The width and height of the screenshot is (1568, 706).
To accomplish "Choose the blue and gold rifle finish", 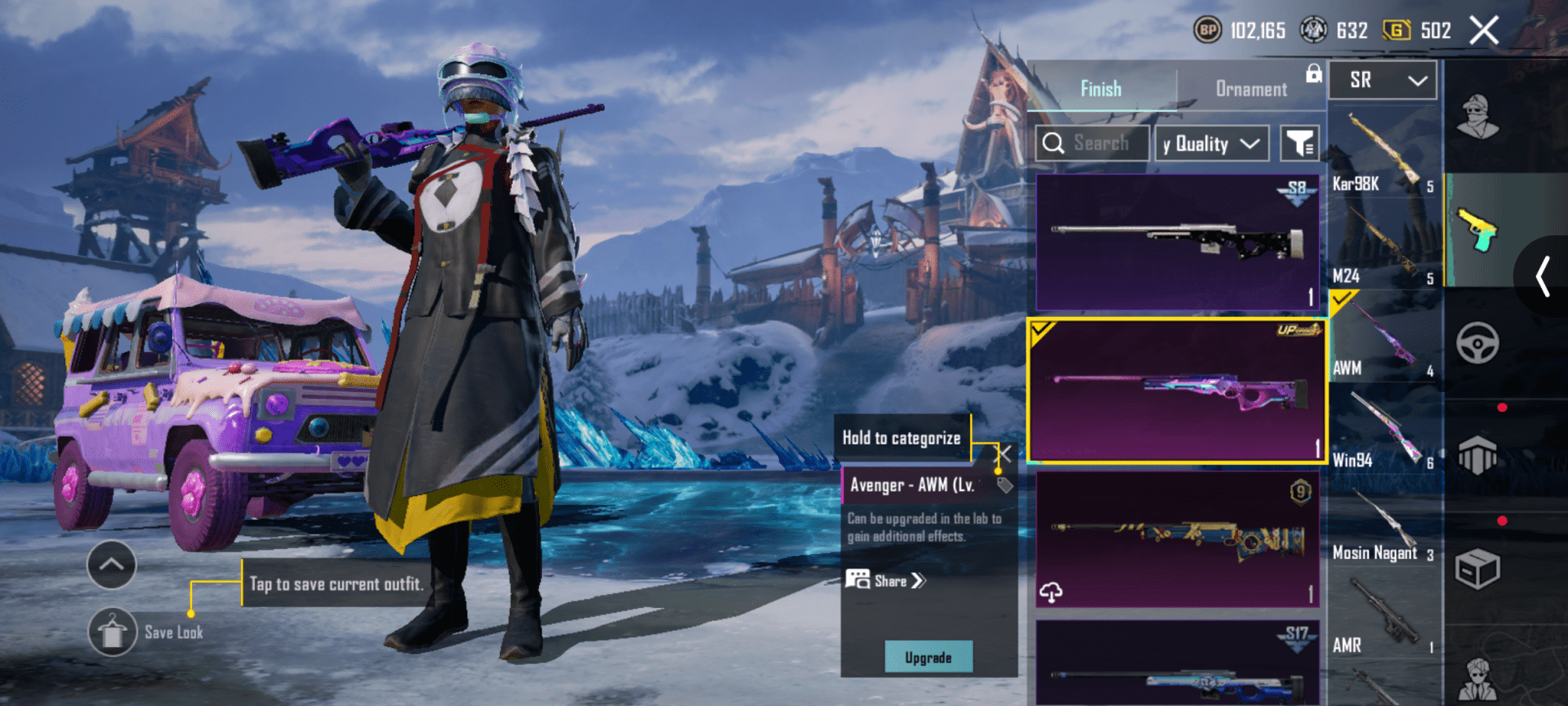I will [x=1177, y=539].
